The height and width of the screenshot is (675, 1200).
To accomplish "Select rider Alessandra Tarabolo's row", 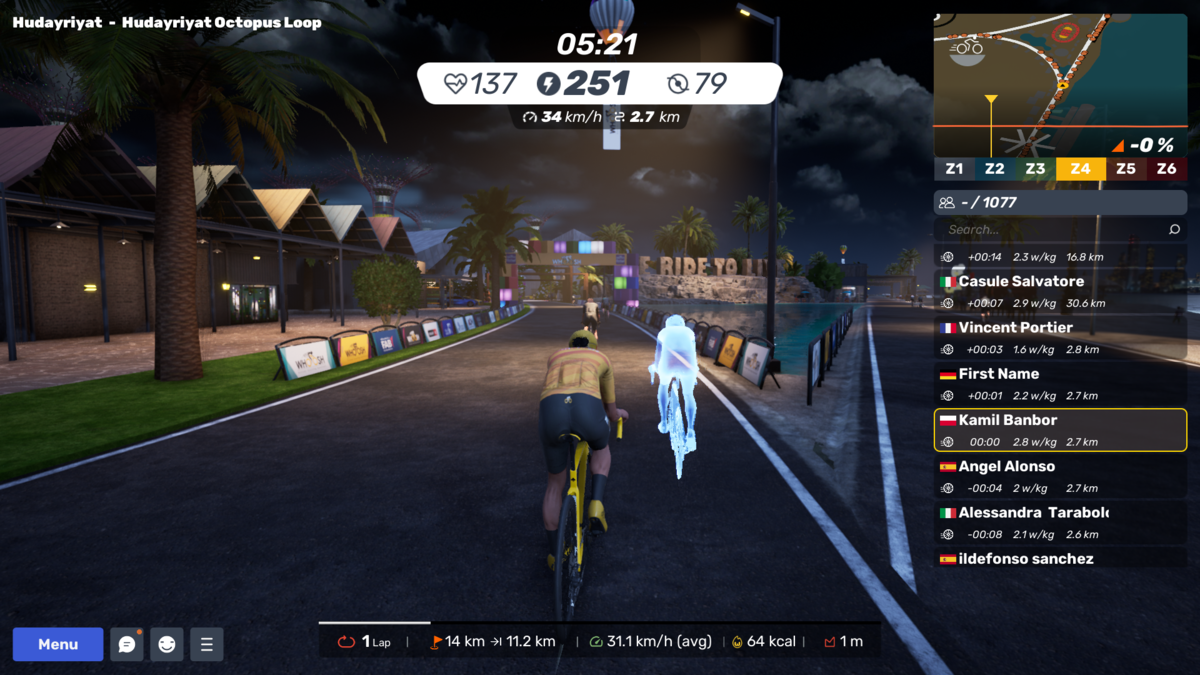I will click(x=1060, y=522).
